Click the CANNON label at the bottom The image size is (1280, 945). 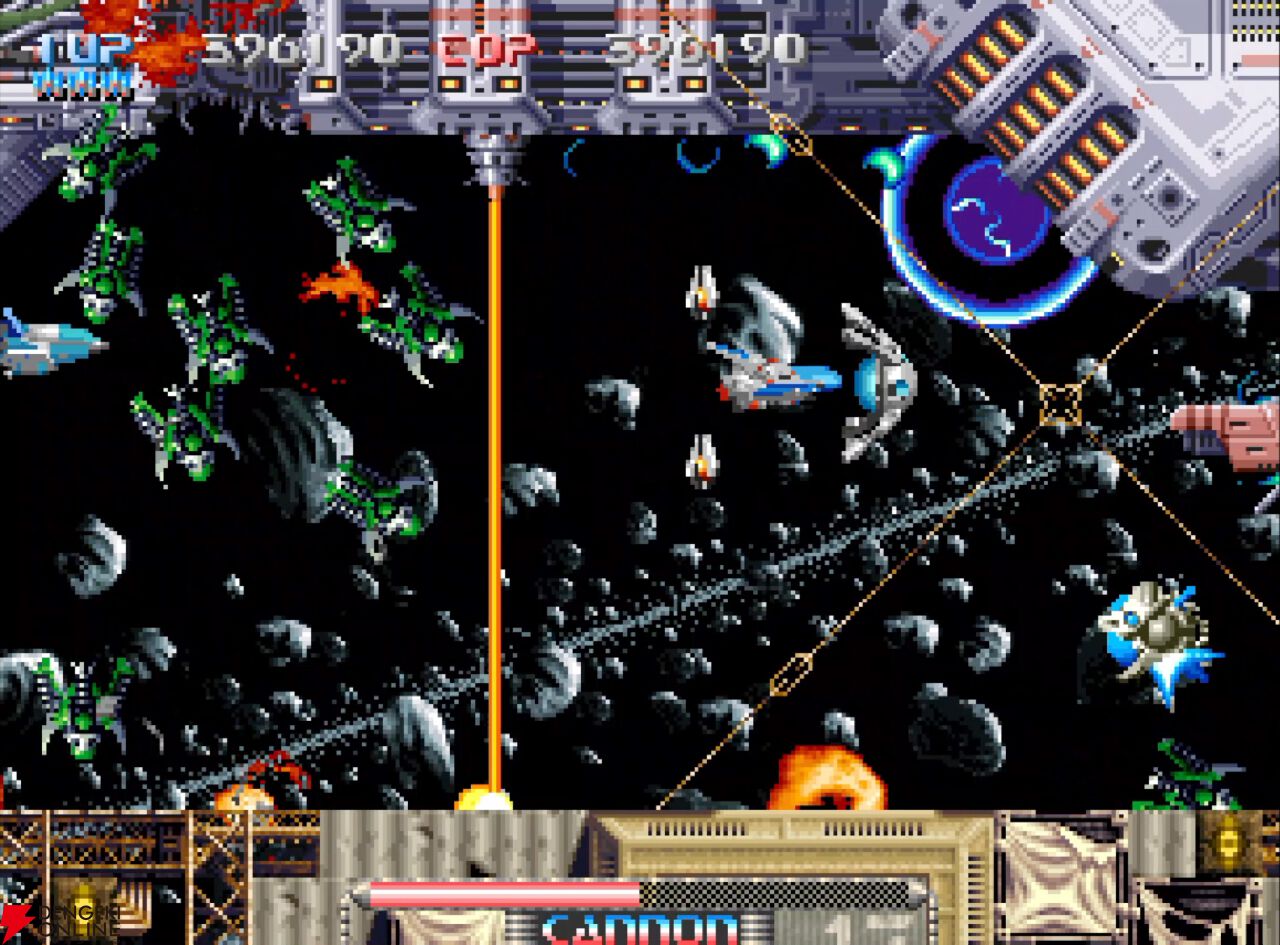640,925
